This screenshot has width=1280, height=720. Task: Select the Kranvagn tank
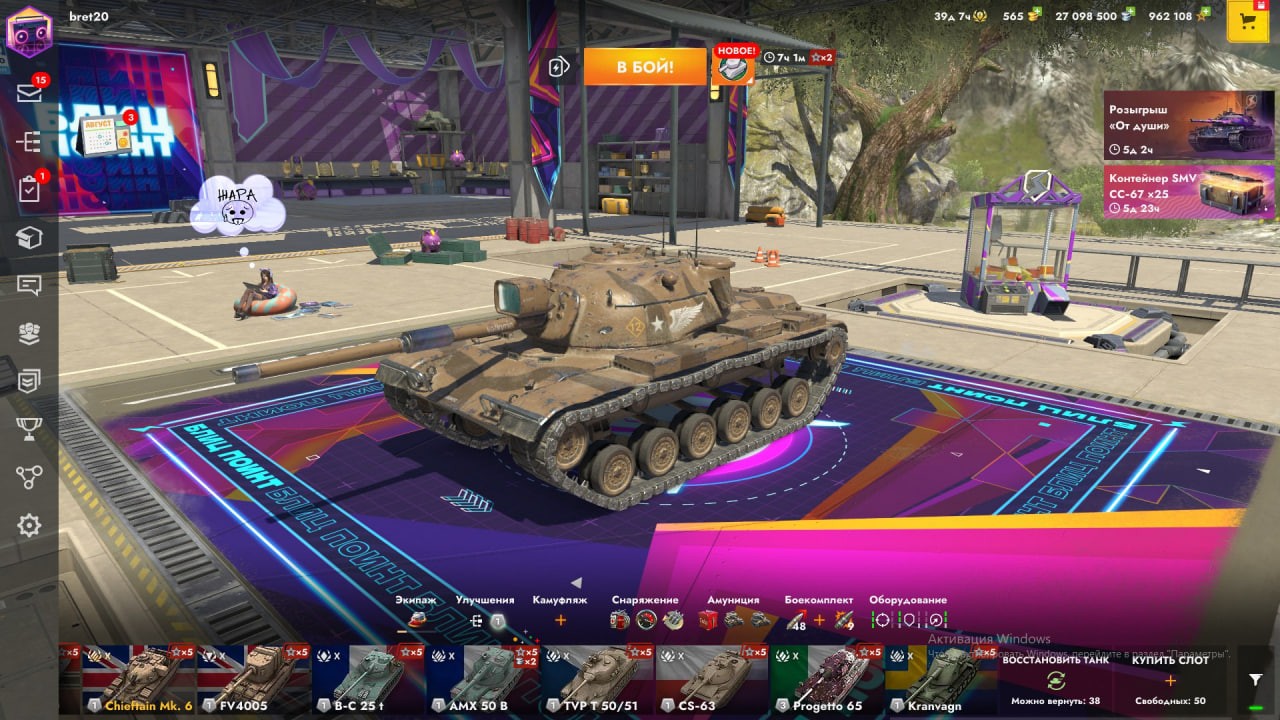[x=941, y=680]
